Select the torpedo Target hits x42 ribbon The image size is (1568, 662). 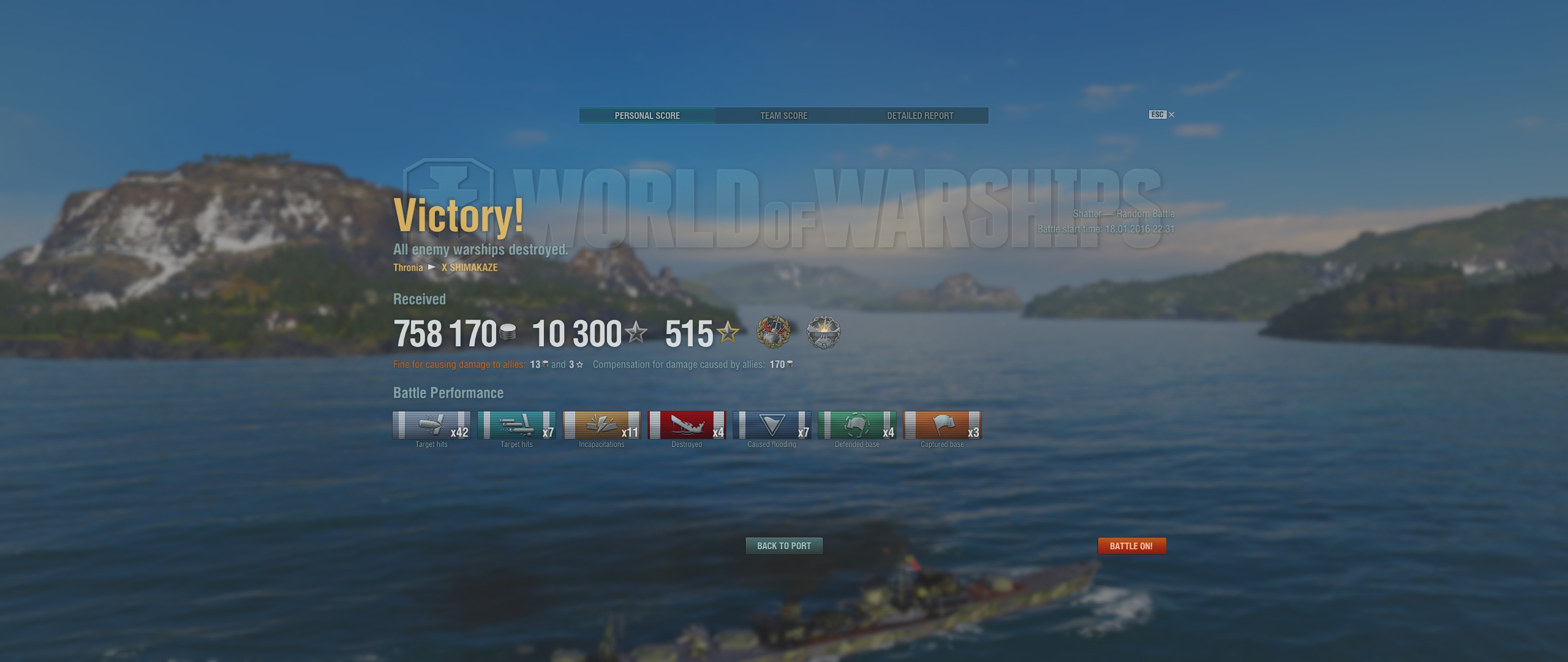[431, 425]
